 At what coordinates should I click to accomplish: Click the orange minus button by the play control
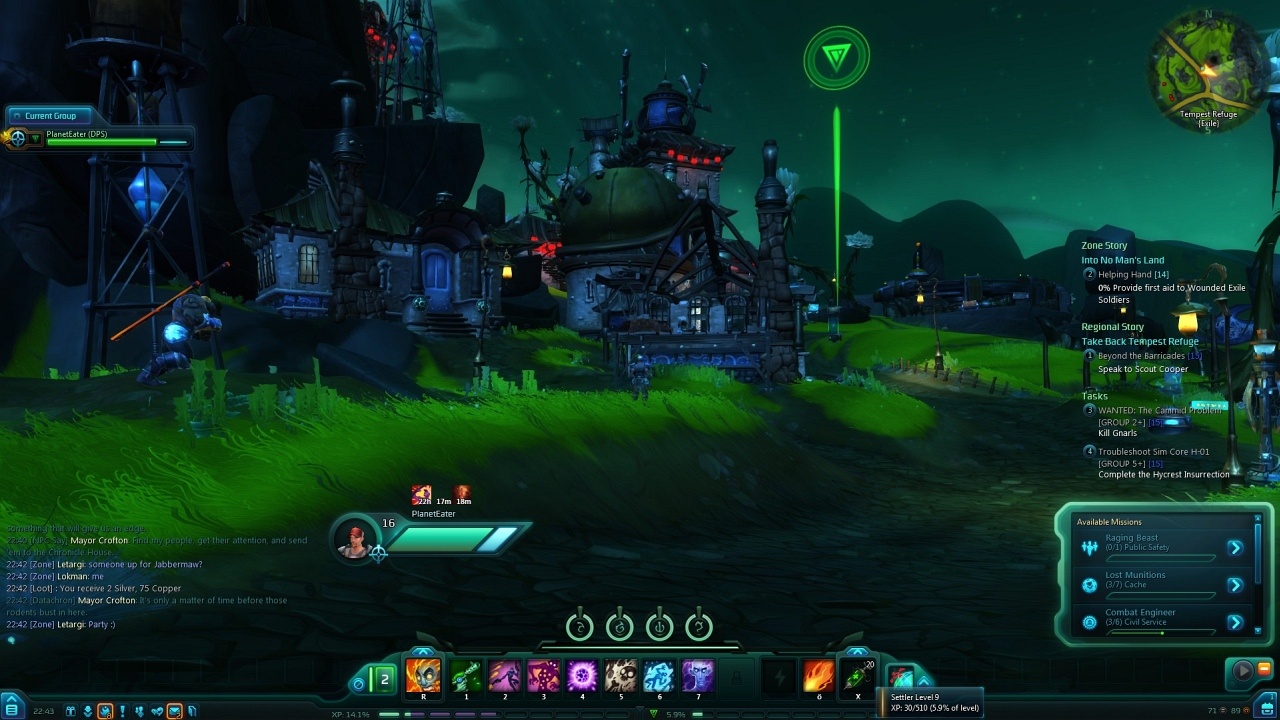coord(1264,668)
